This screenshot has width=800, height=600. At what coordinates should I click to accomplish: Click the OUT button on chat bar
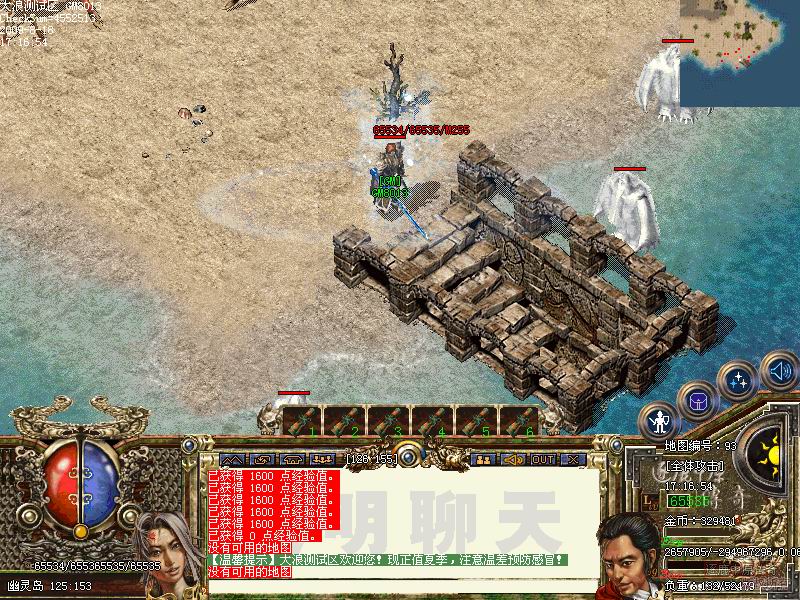click(543, 460)
